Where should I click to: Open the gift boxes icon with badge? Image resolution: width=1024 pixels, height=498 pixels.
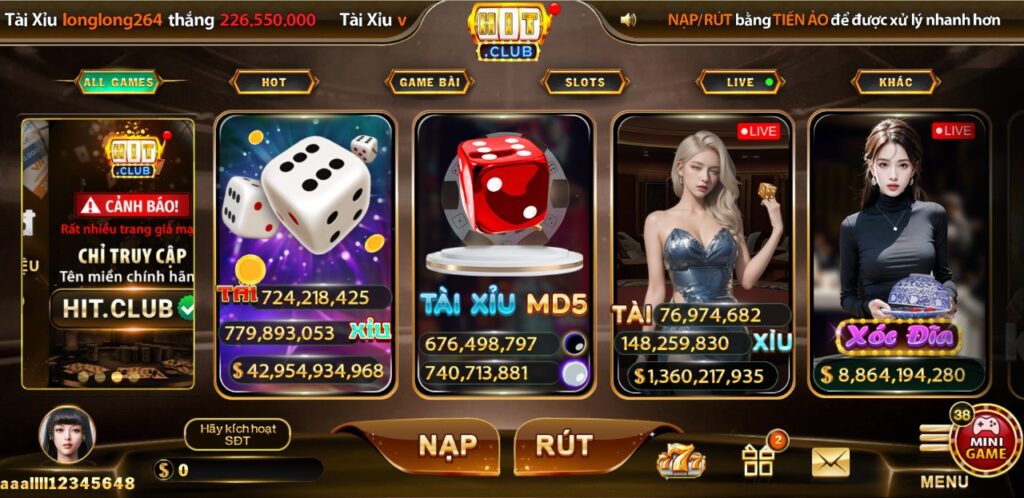(759, 460)
